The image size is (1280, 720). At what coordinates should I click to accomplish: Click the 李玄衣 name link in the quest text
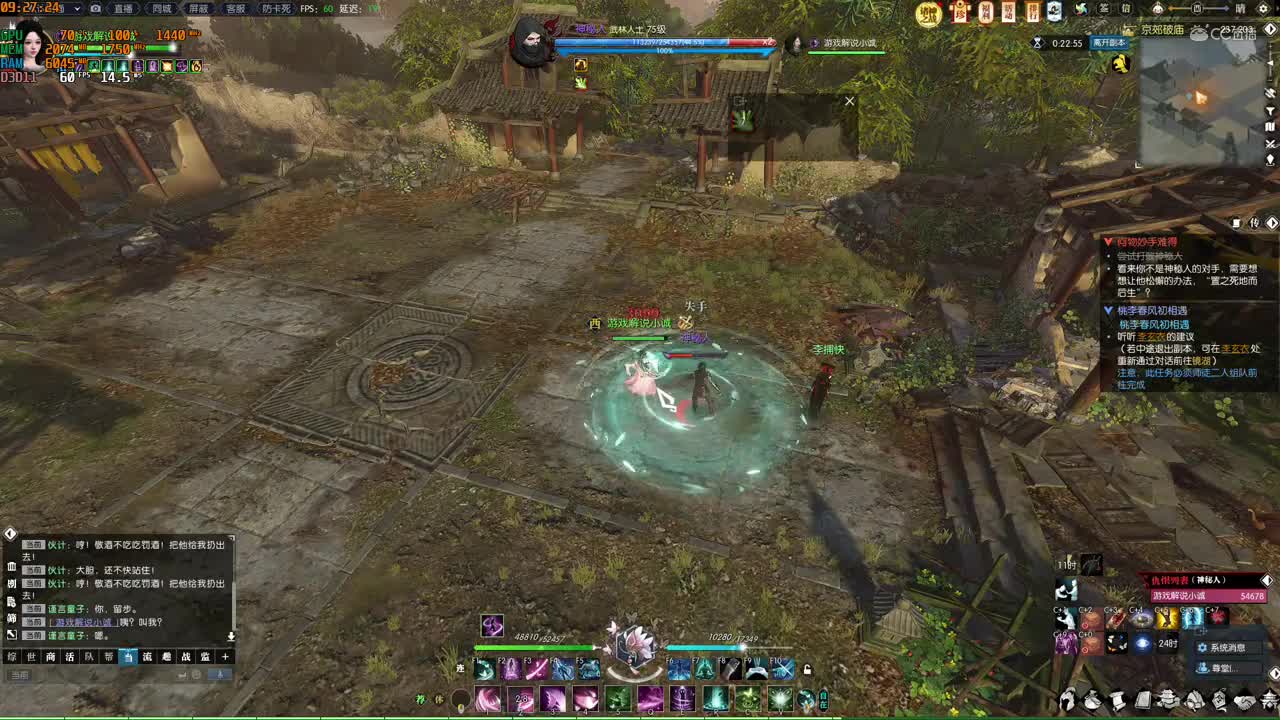tap(1152, 337)
